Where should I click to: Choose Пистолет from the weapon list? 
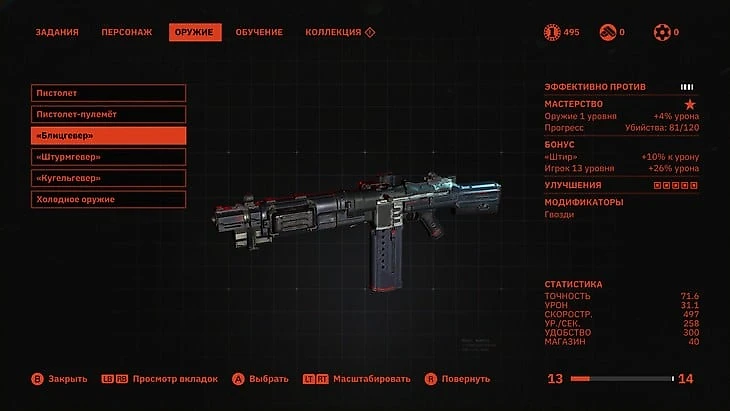(108, 93)
